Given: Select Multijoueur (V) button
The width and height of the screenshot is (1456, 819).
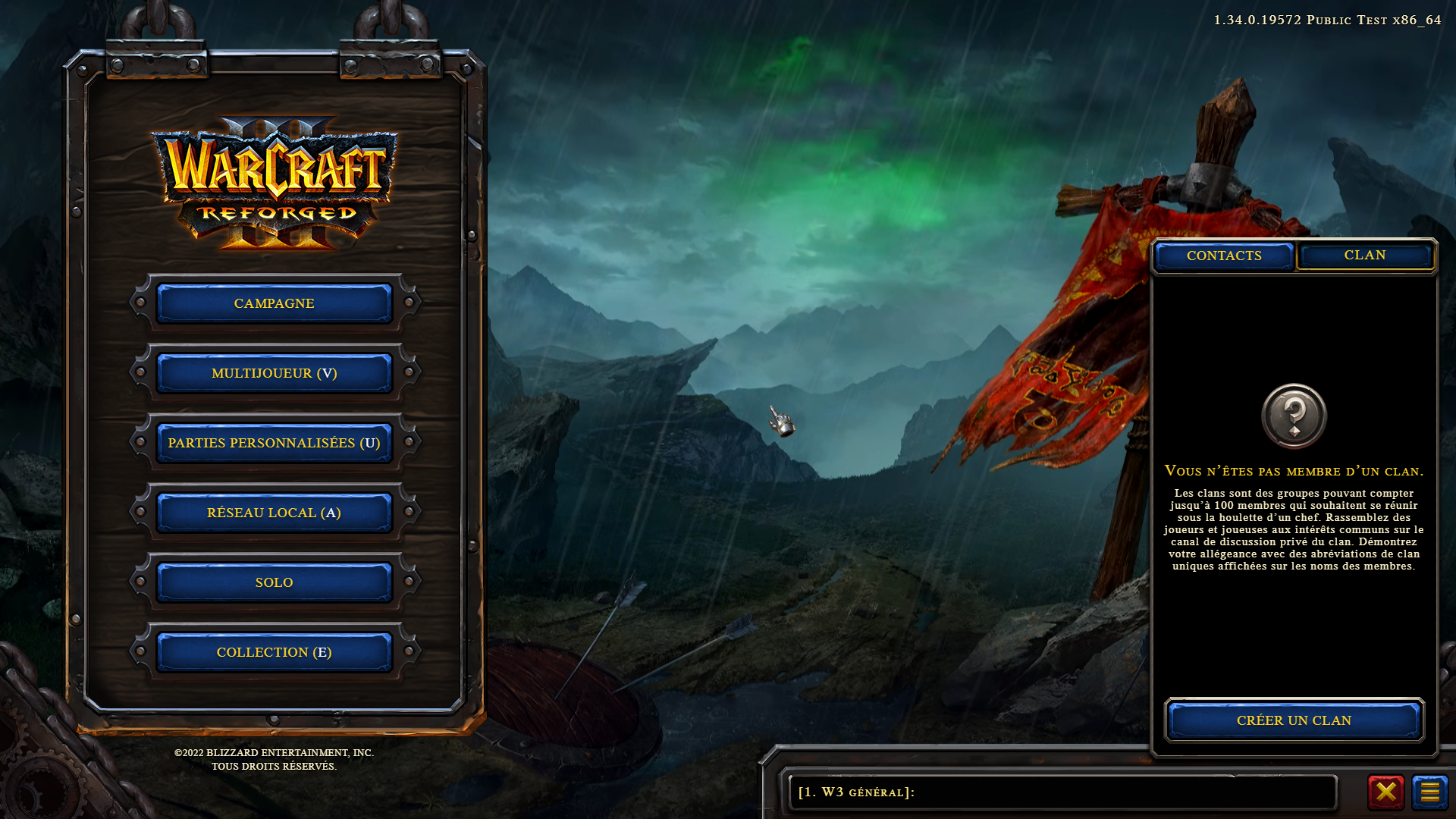Looking at the screenshot, I should pyautogui.click(x=274, y=373).
